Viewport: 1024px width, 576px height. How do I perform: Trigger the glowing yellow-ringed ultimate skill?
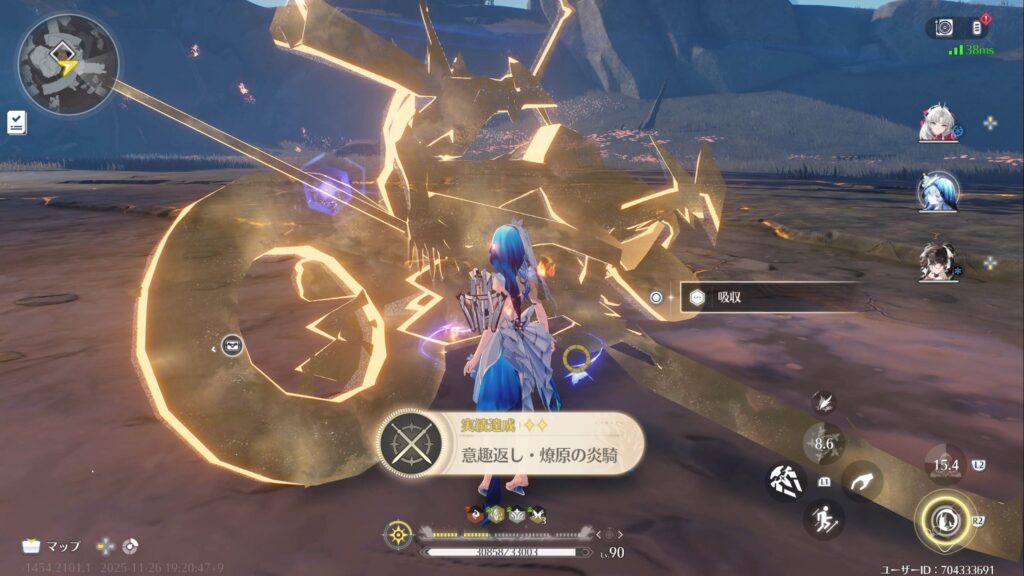pos(944,520)
